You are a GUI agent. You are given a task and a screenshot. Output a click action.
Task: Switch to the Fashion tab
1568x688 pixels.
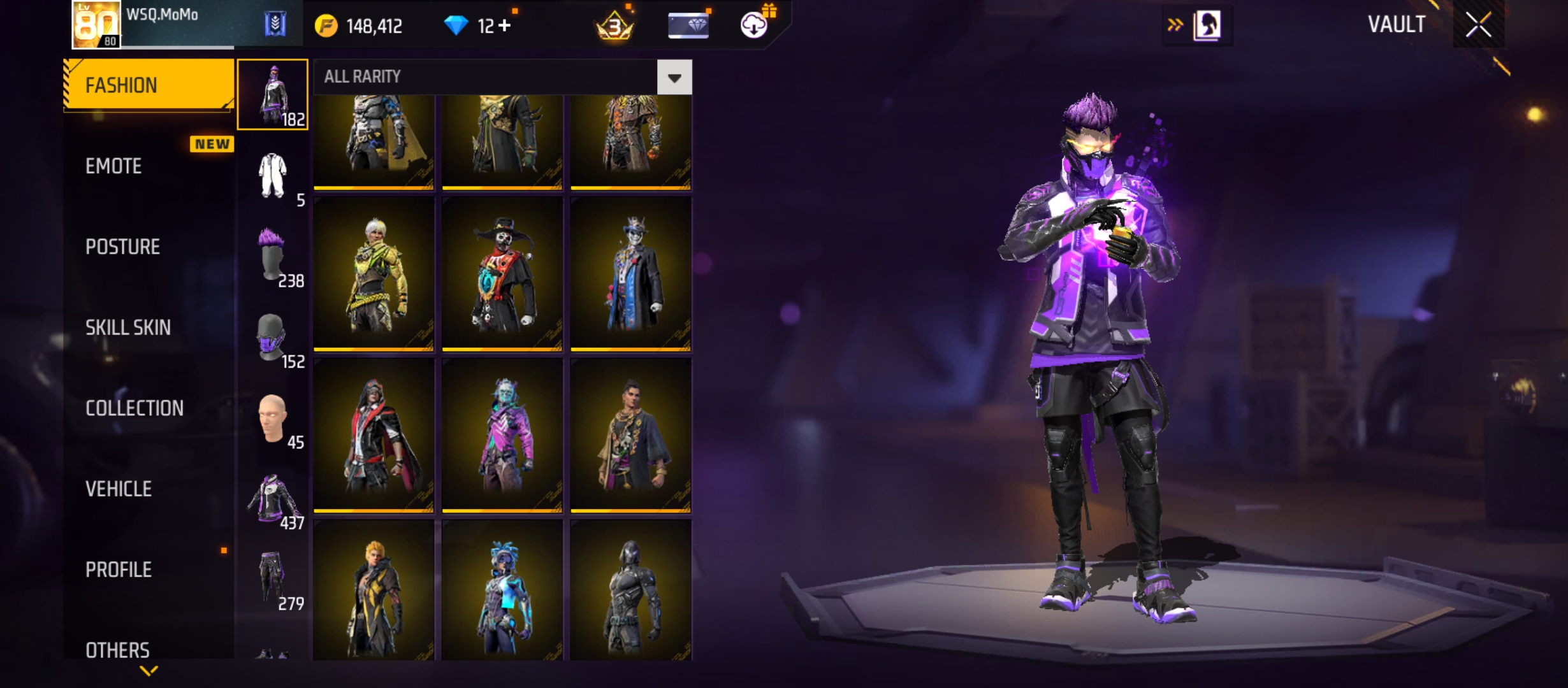(149, 85)
